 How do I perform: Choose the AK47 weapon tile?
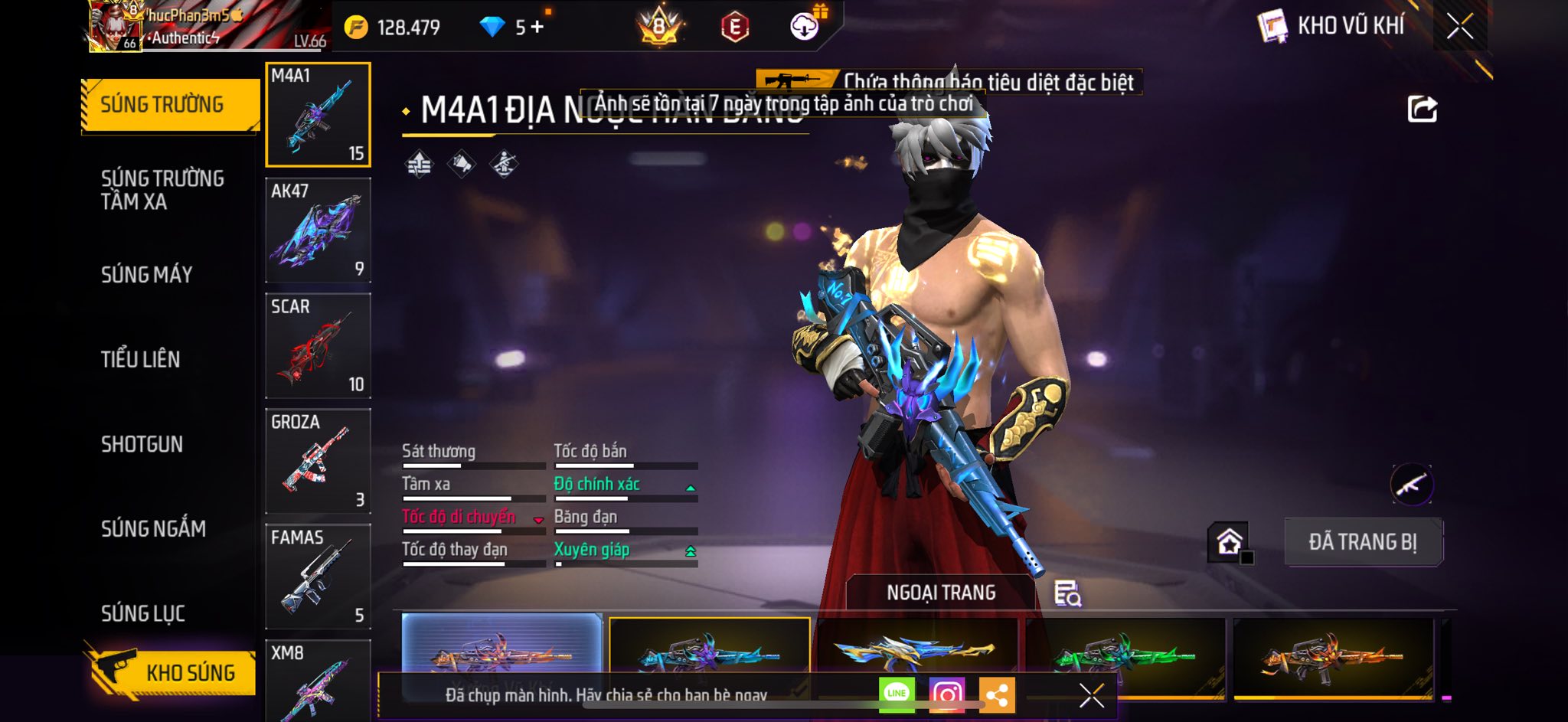point(318,230)
